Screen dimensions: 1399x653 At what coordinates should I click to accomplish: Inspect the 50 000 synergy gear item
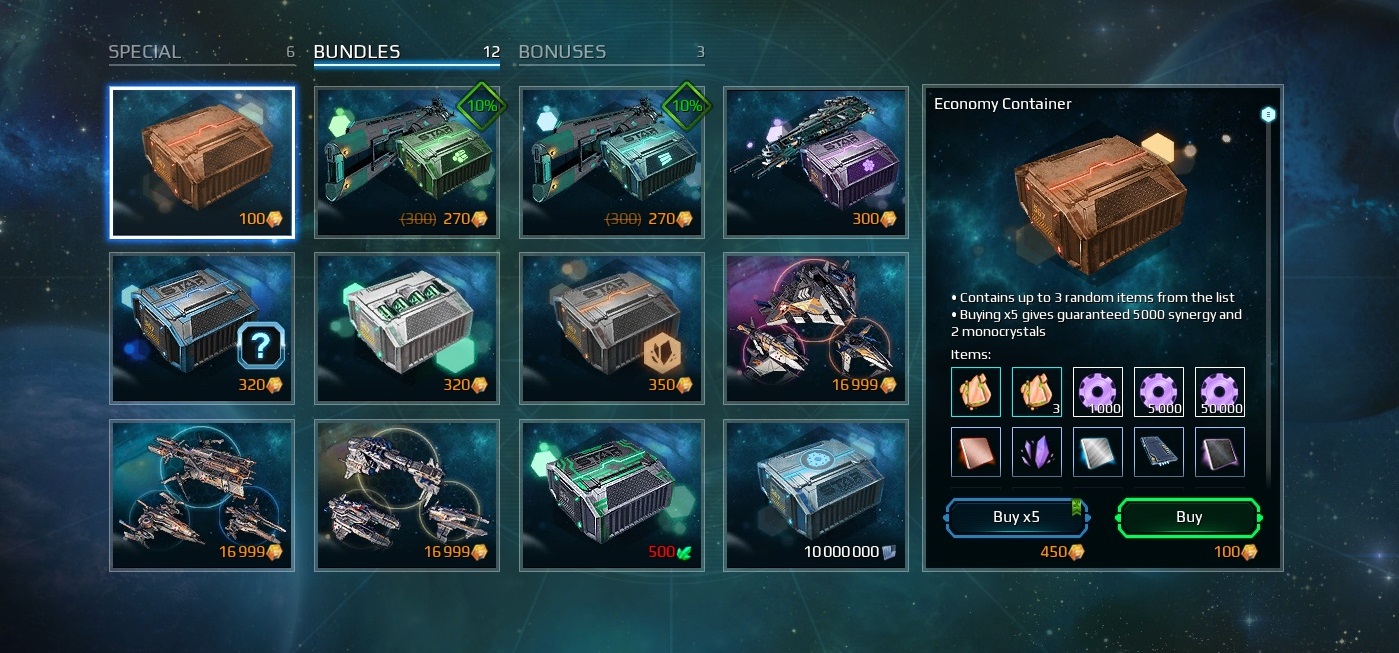click(1220, 392)
